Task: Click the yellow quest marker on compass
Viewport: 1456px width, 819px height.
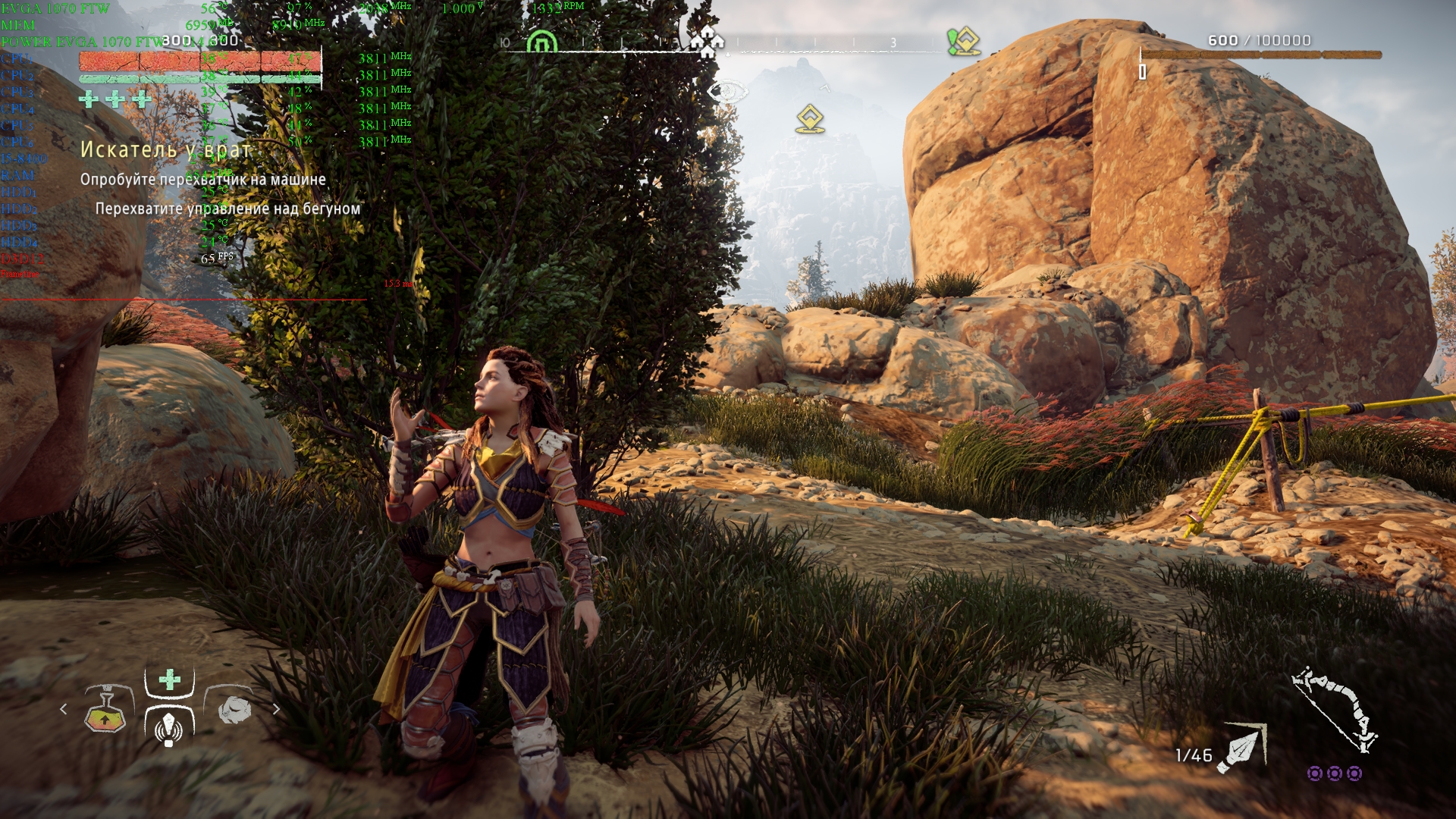Action: [x=963, y=41]
